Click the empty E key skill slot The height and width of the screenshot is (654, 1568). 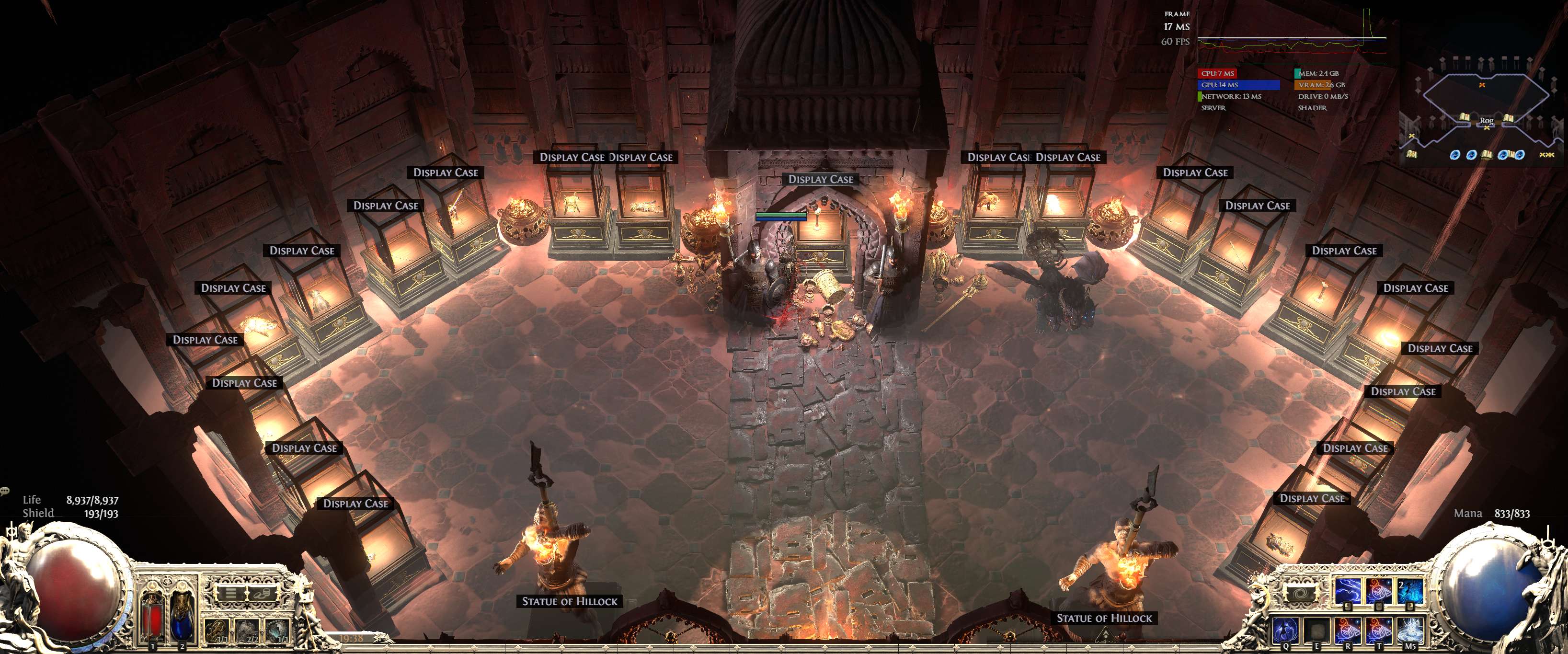[1316, 631]
